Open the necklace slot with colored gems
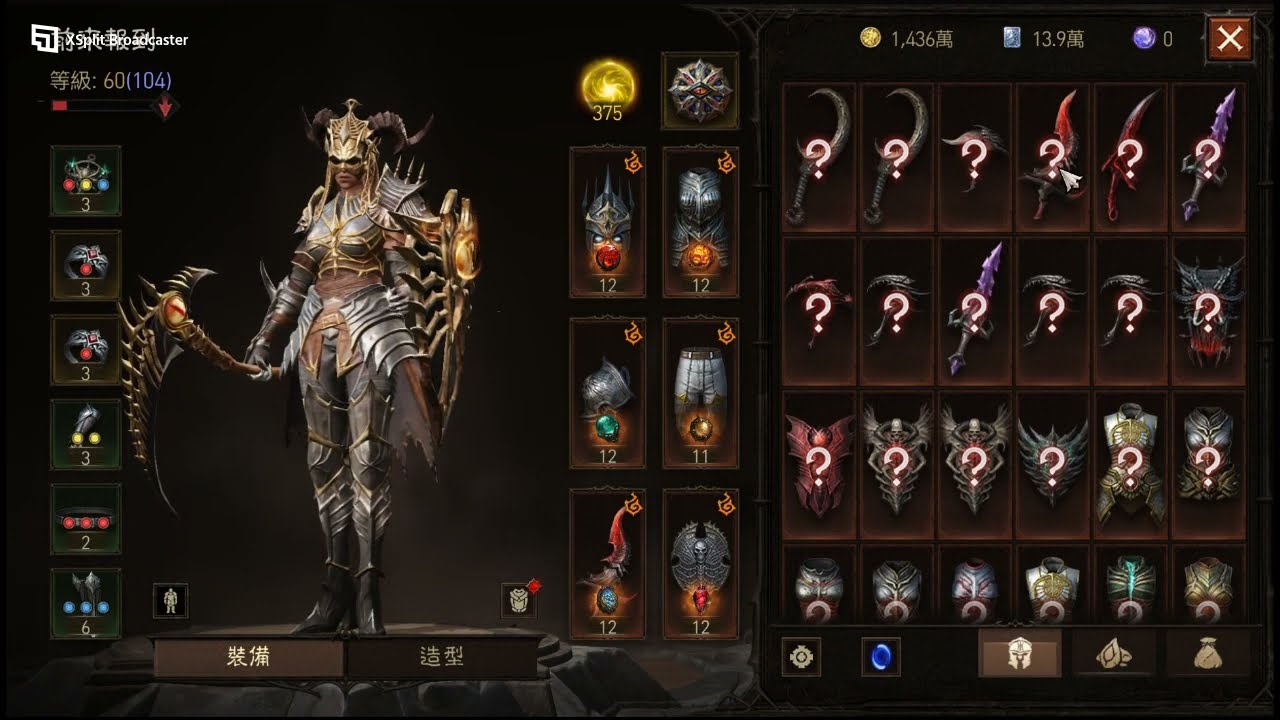1280x720 pixels. coord(86,181)
